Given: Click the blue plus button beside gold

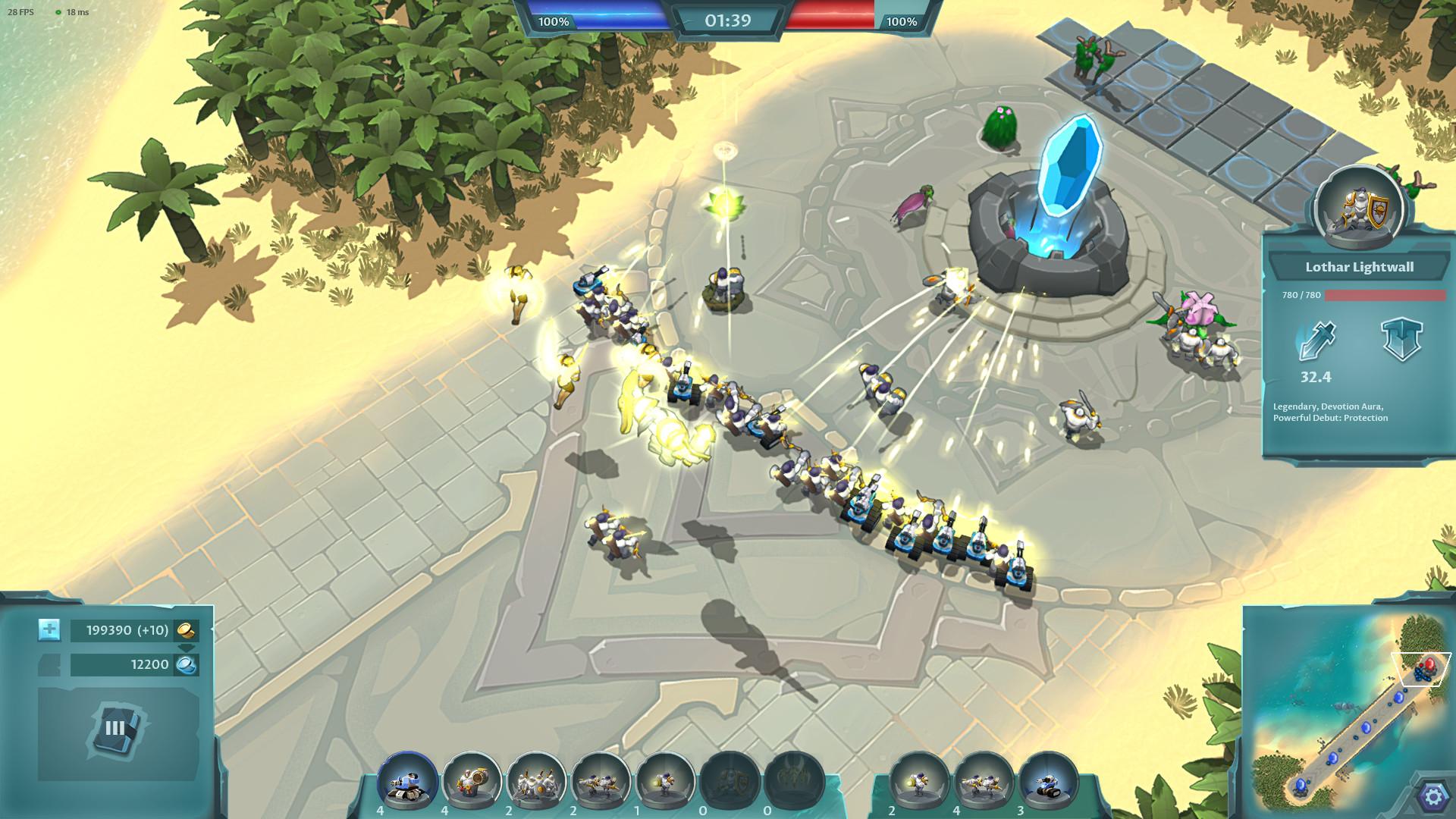Looking at the screenshot, I should coord(49,629).
